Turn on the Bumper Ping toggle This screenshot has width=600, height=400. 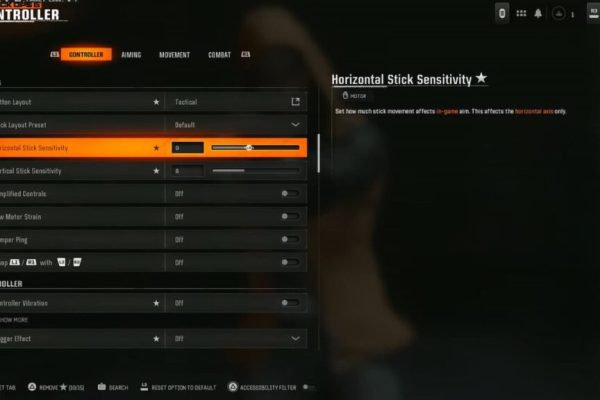point(289,240)
